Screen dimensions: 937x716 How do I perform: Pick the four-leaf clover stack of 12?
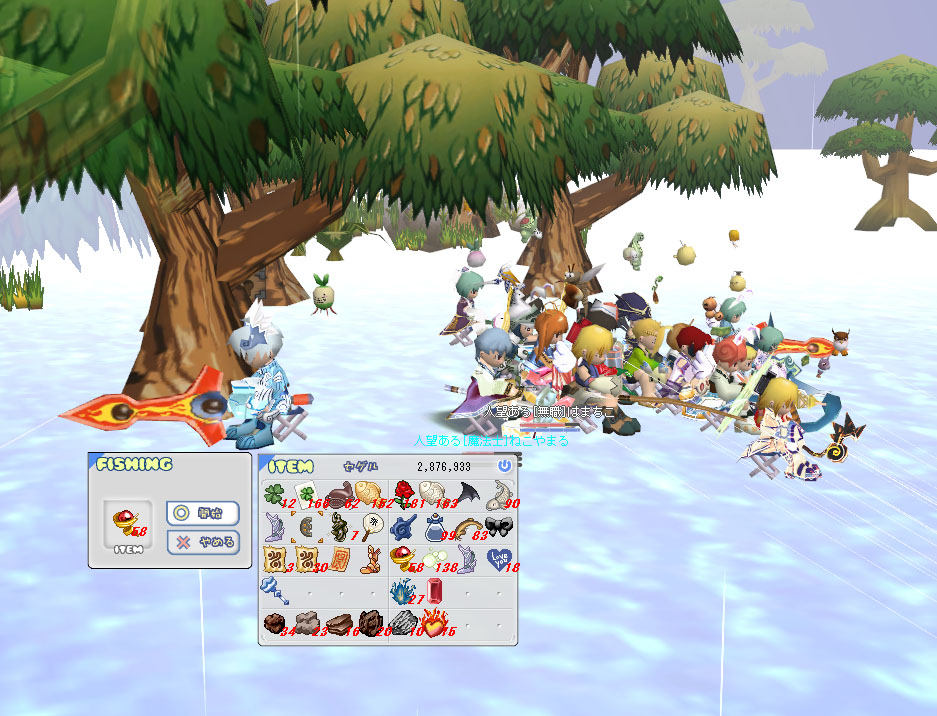[x=275, y=492]
